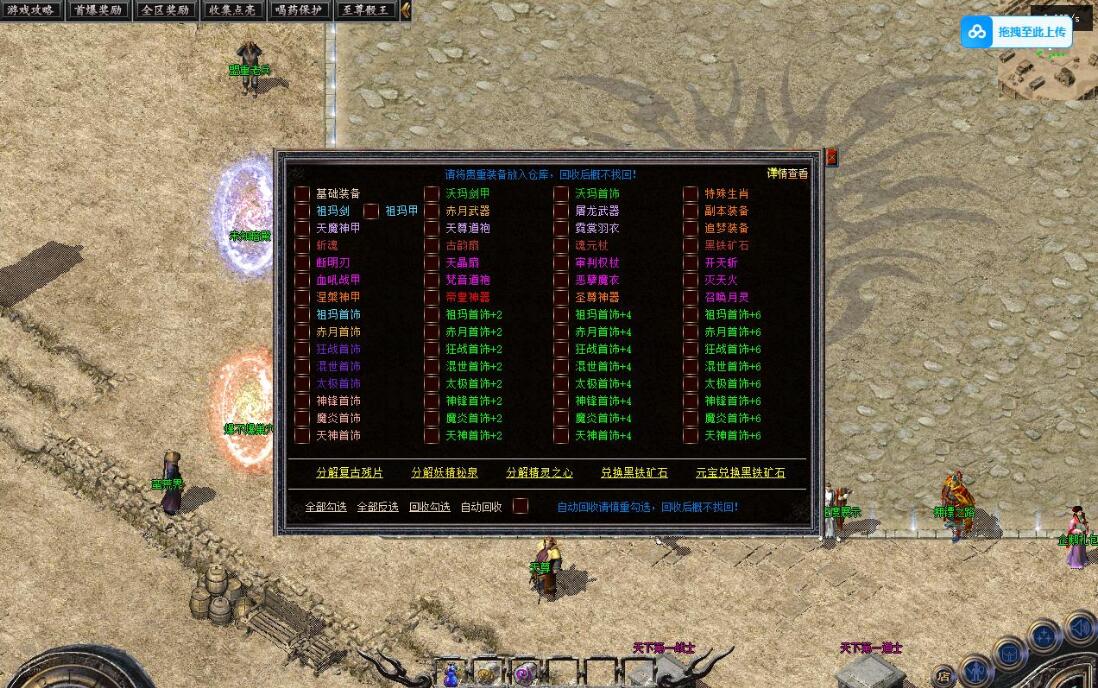
Task: Tick the 特殊生肖 checkbox
Action: (691, 193)
